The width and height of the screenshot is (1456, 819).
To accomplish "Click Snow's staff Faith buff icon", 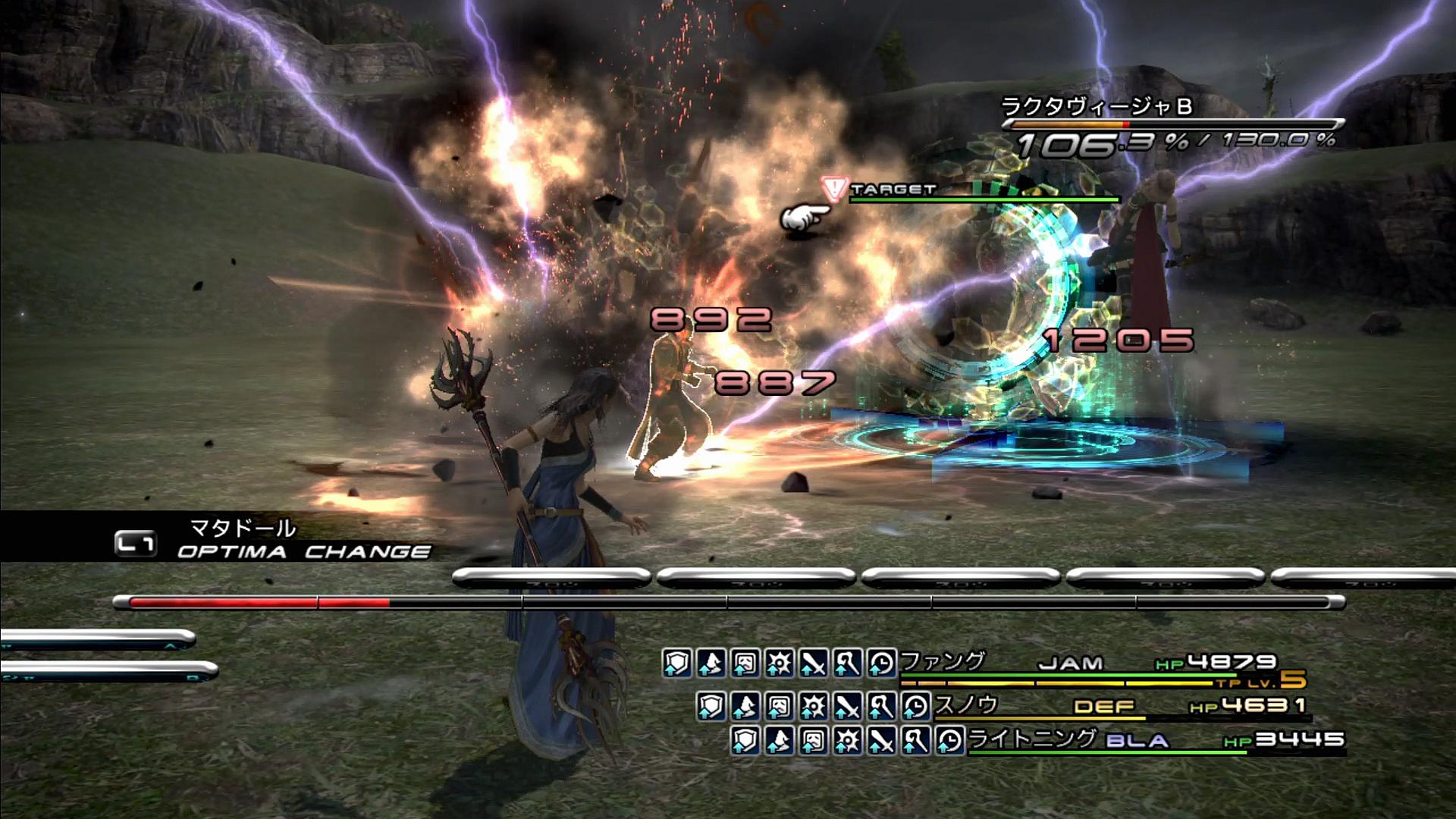I will pyautogui.click(x=881, y=707).
